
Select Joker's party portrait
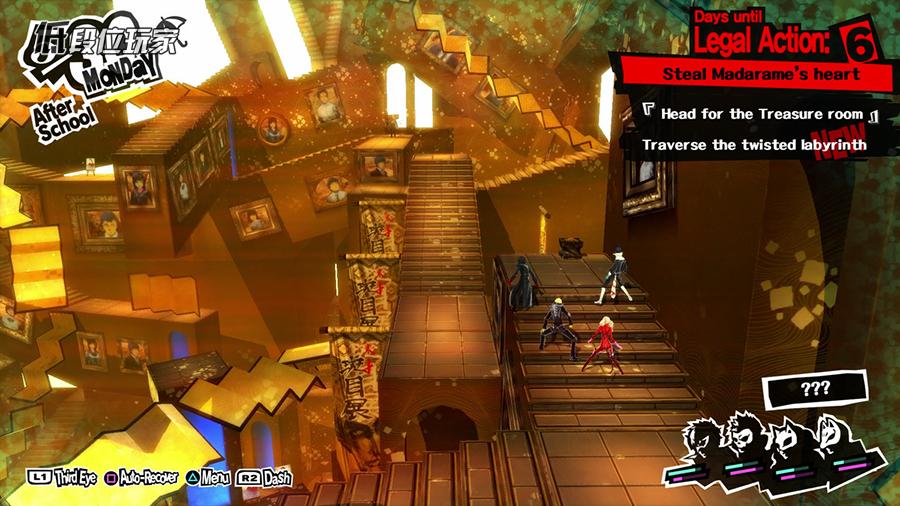point(705,439)
